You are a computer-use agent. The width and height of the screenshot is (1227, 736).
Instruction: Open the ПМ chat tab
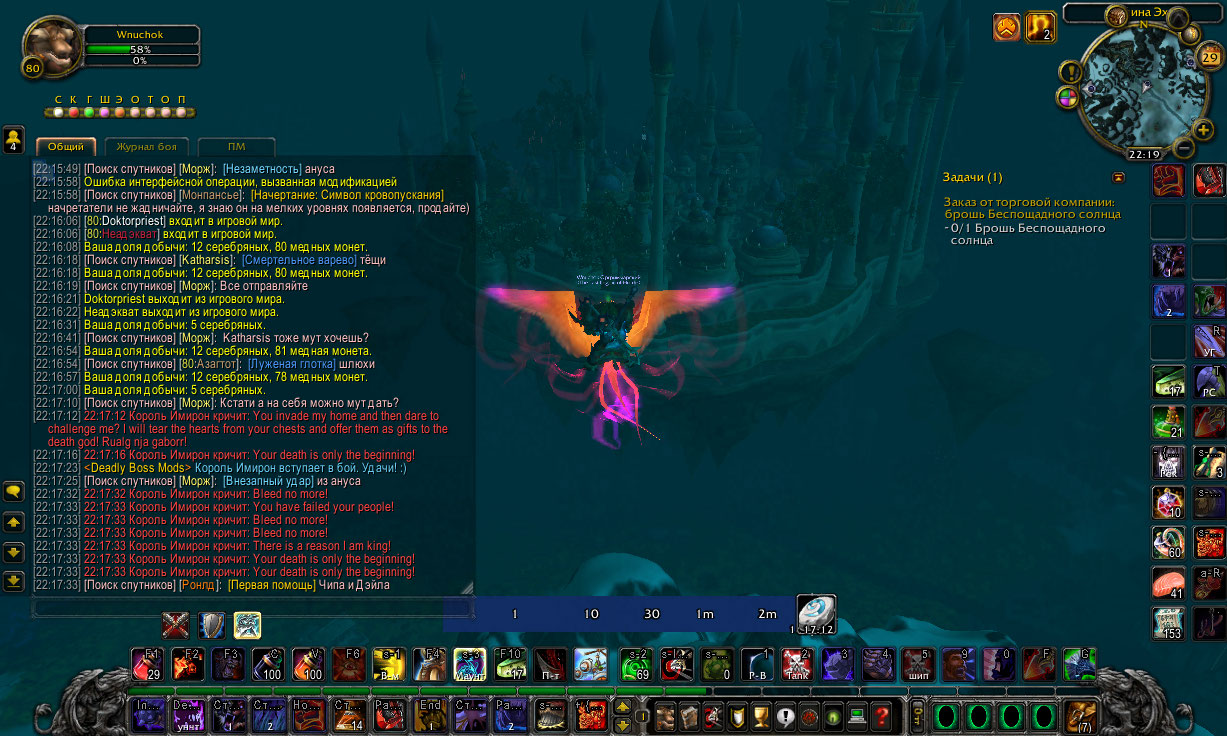(x=236, y=147)
